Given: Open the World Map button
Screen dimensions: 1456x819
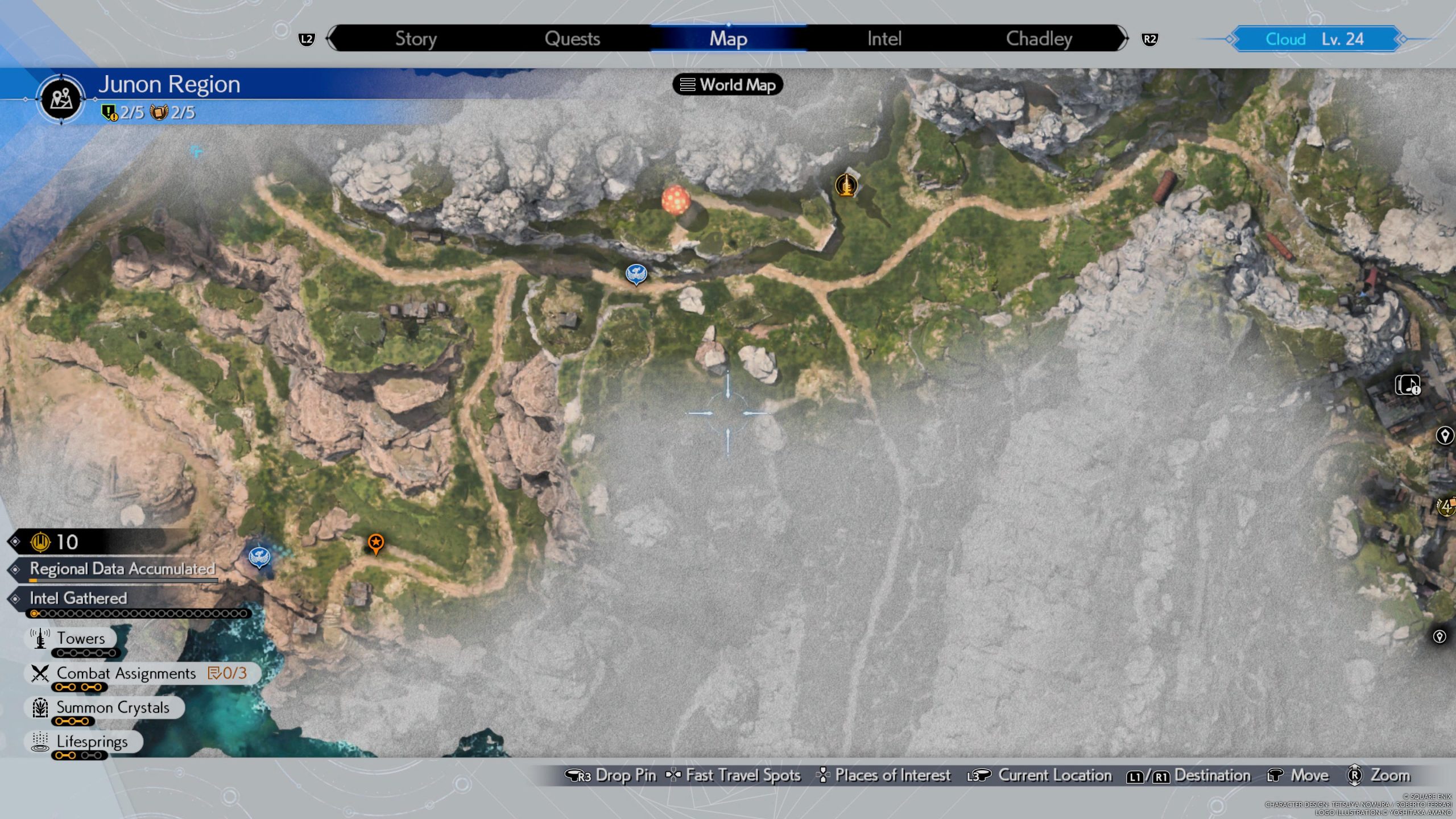Looking at the screenshot, I should 728,85.
